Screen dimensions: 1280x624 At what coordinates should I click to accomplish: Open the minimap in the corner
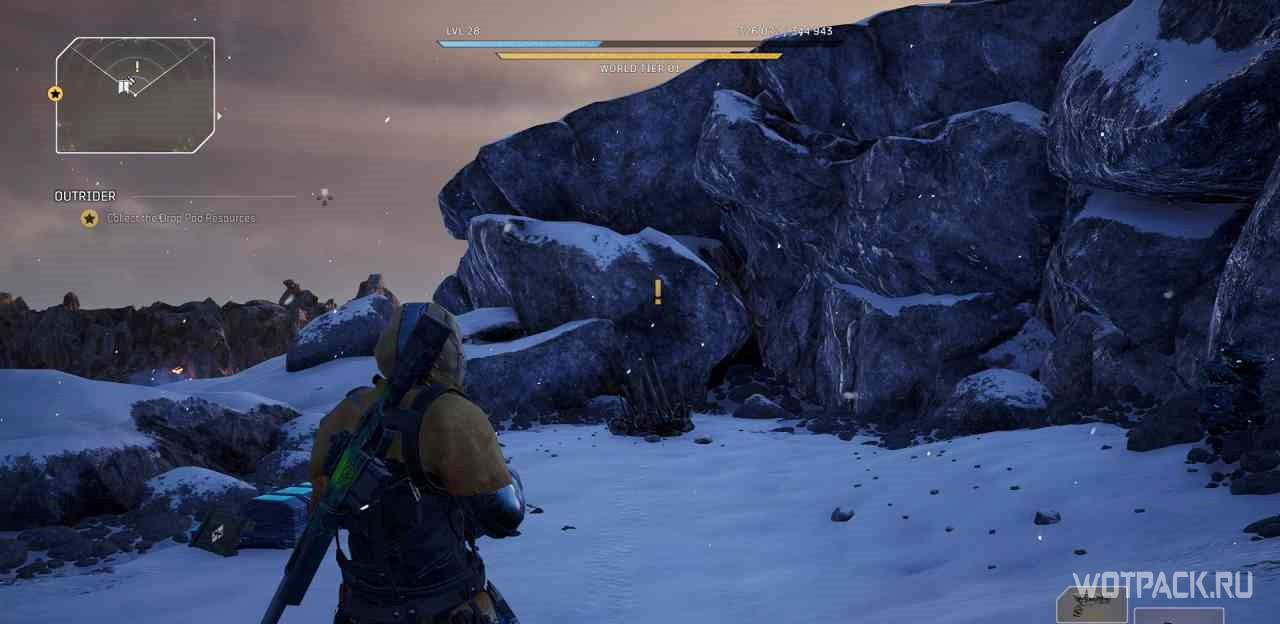tap(135, 95)
